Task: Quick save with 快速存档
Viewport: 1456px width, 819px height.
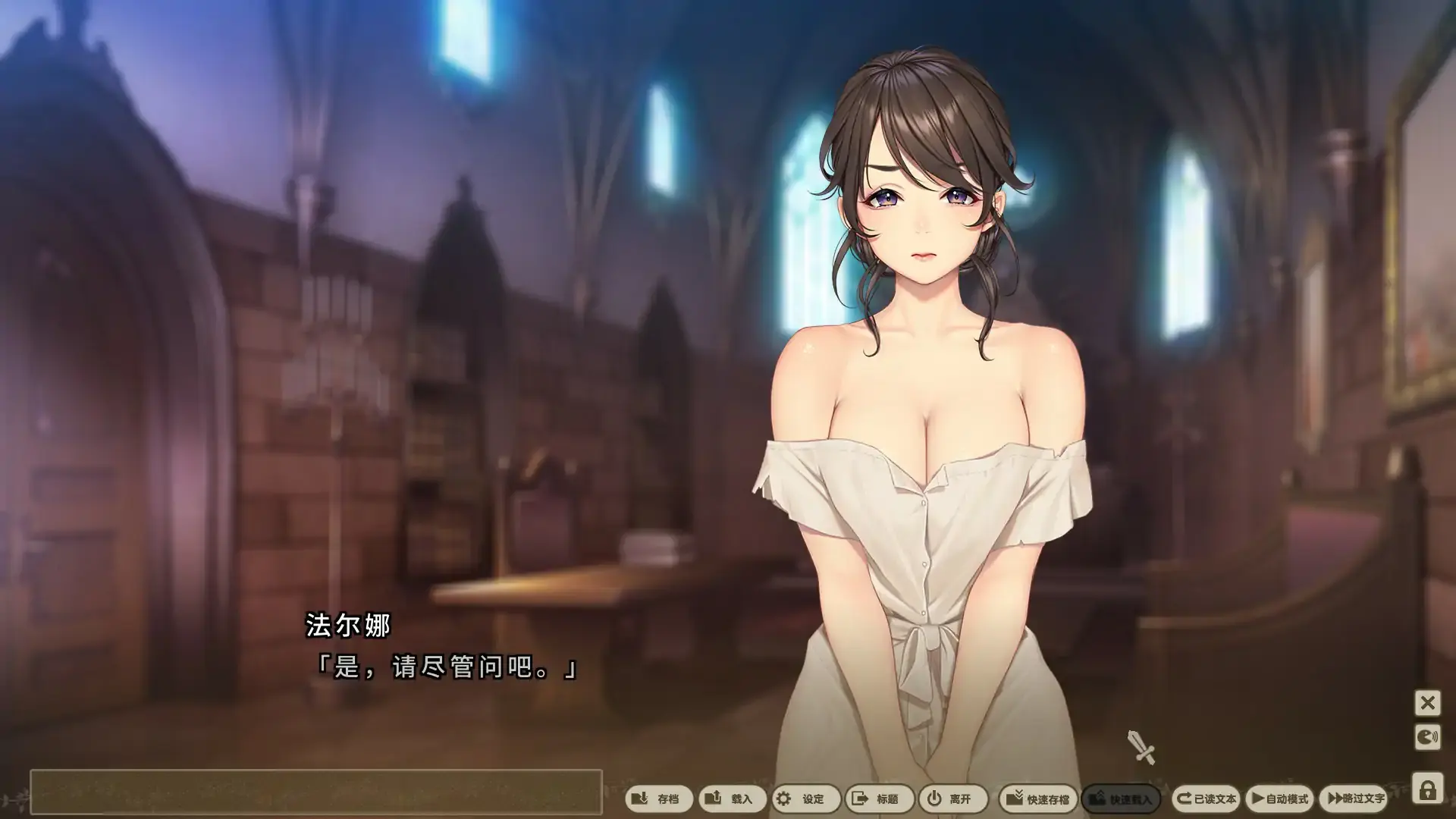Action: pos(1037,799)
